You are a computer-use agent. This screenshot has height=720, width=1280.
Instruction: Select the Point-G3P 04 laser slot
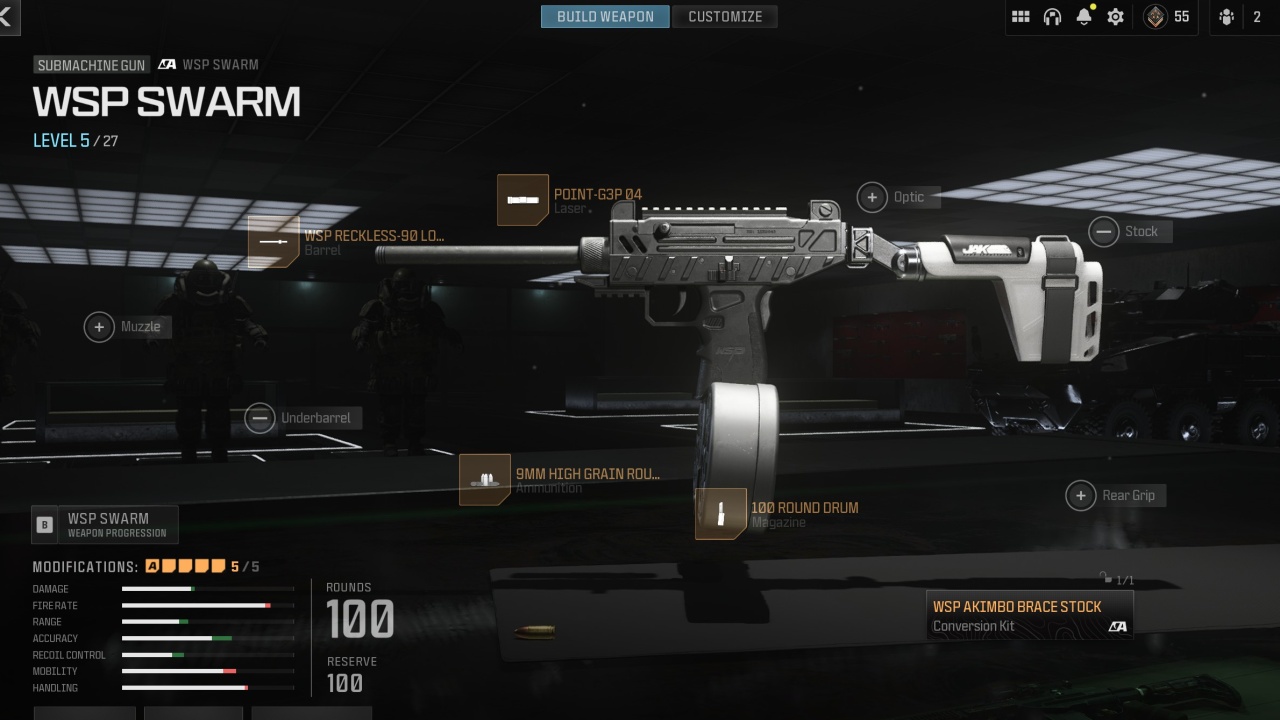523,200
